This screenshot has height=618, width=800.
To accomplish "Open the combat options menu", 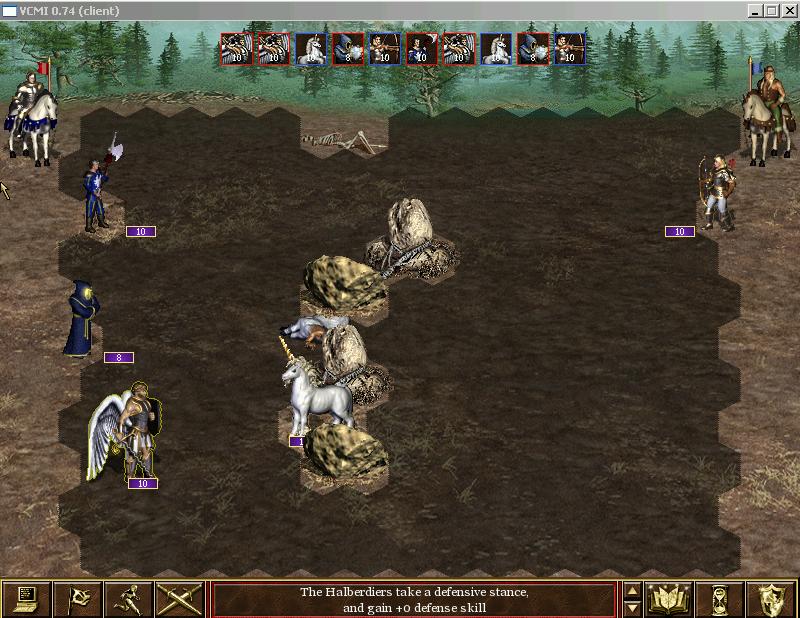I will [26, 598].
